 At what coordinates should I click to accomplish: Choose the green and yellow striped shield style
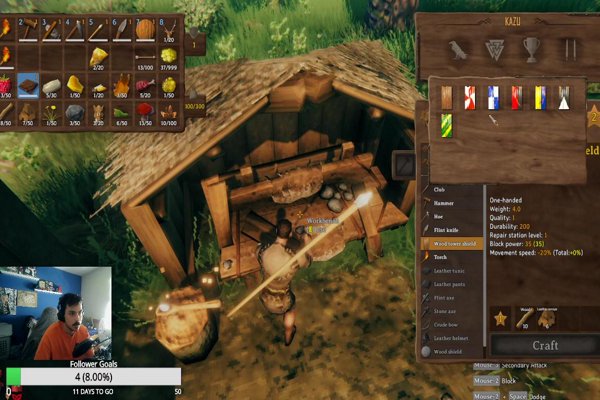[446, 125]
